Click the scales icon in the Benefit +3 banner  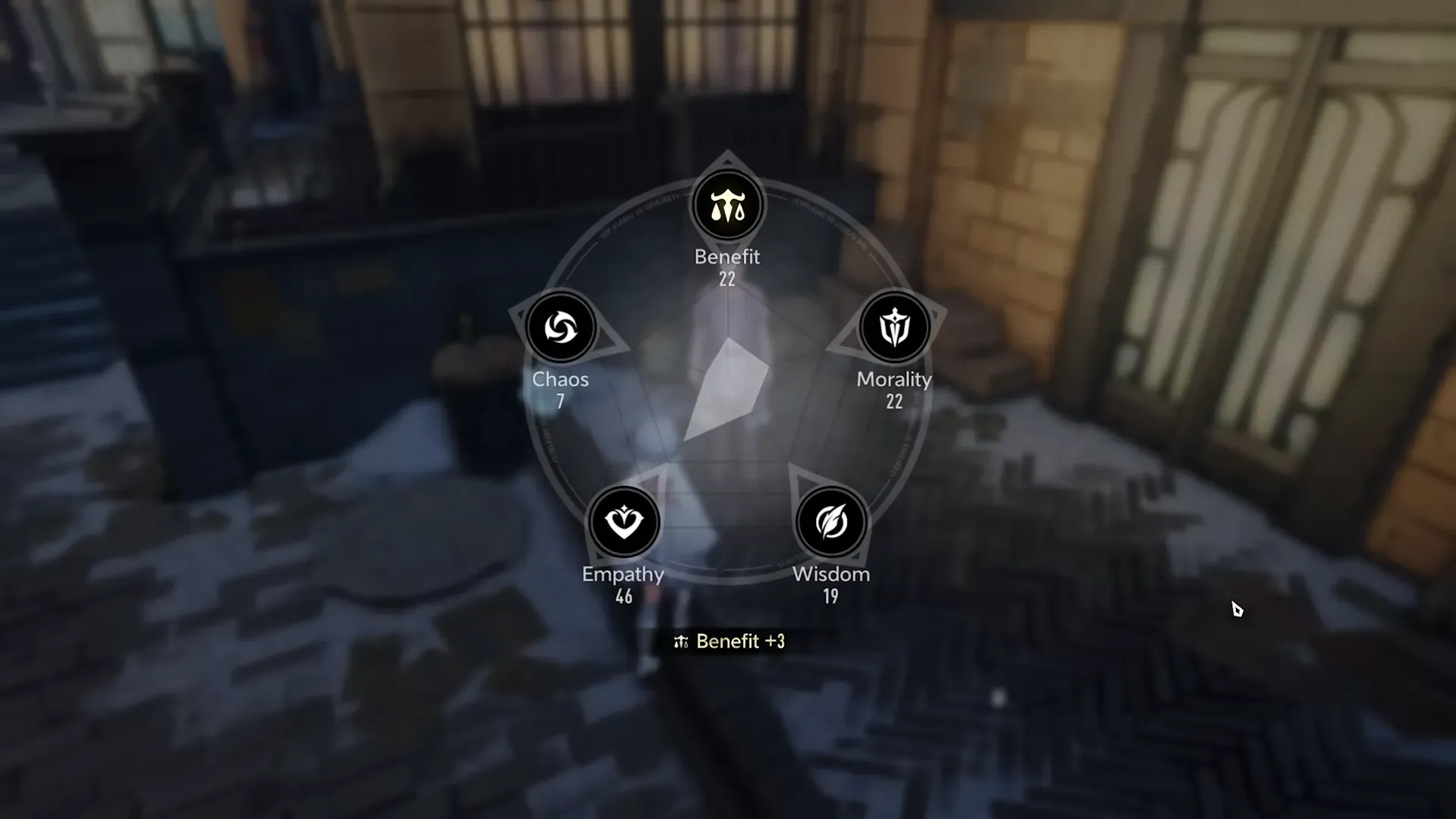[x=682, y=641]
